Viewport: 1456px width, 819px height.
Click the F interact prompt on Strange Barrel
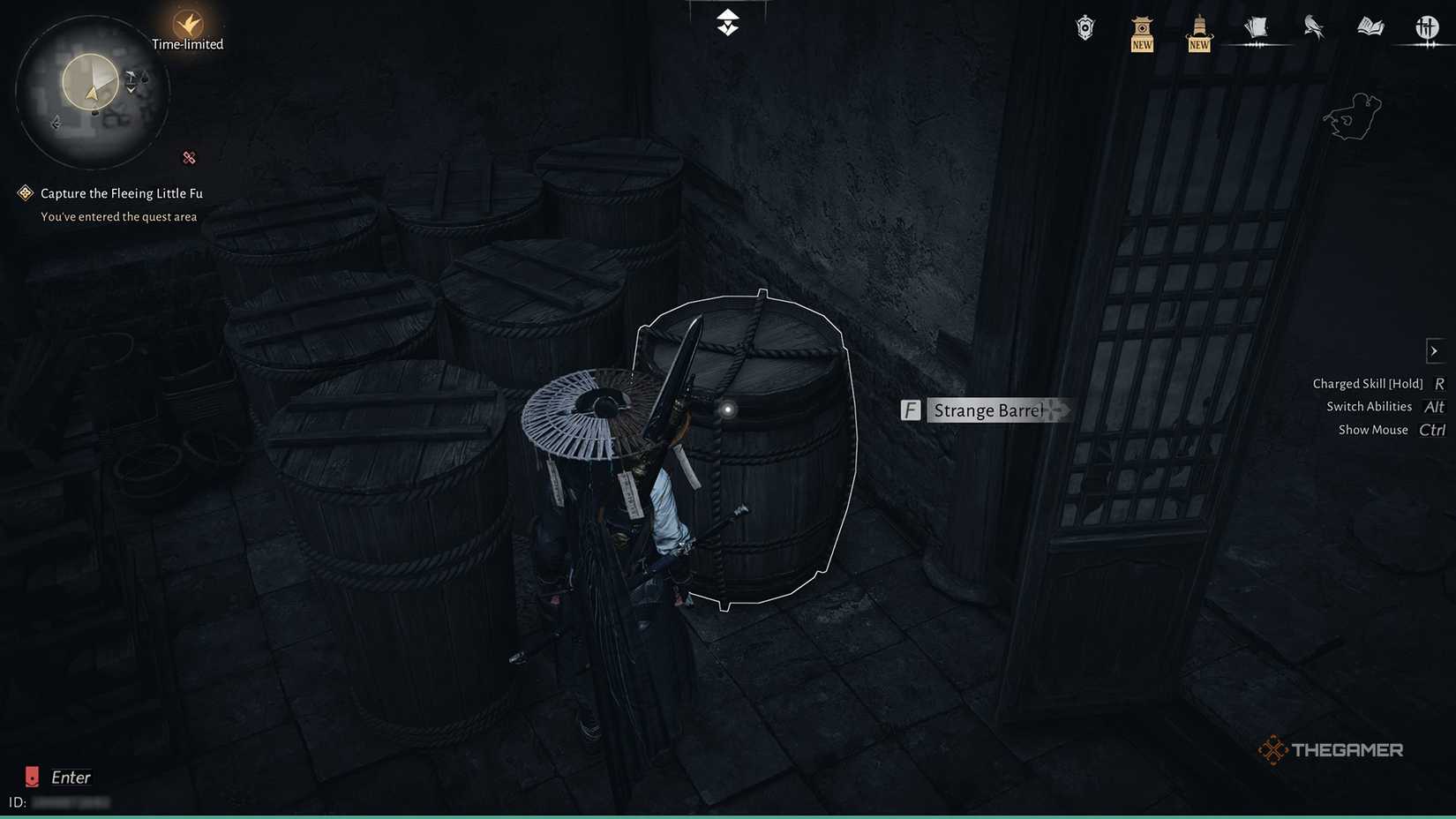[910, 409]
